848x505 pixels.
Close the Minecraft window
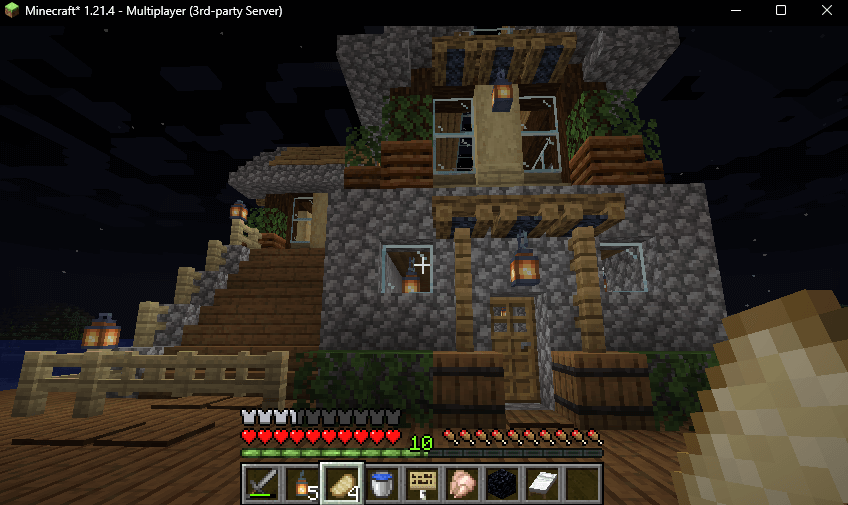coord(825,11)
